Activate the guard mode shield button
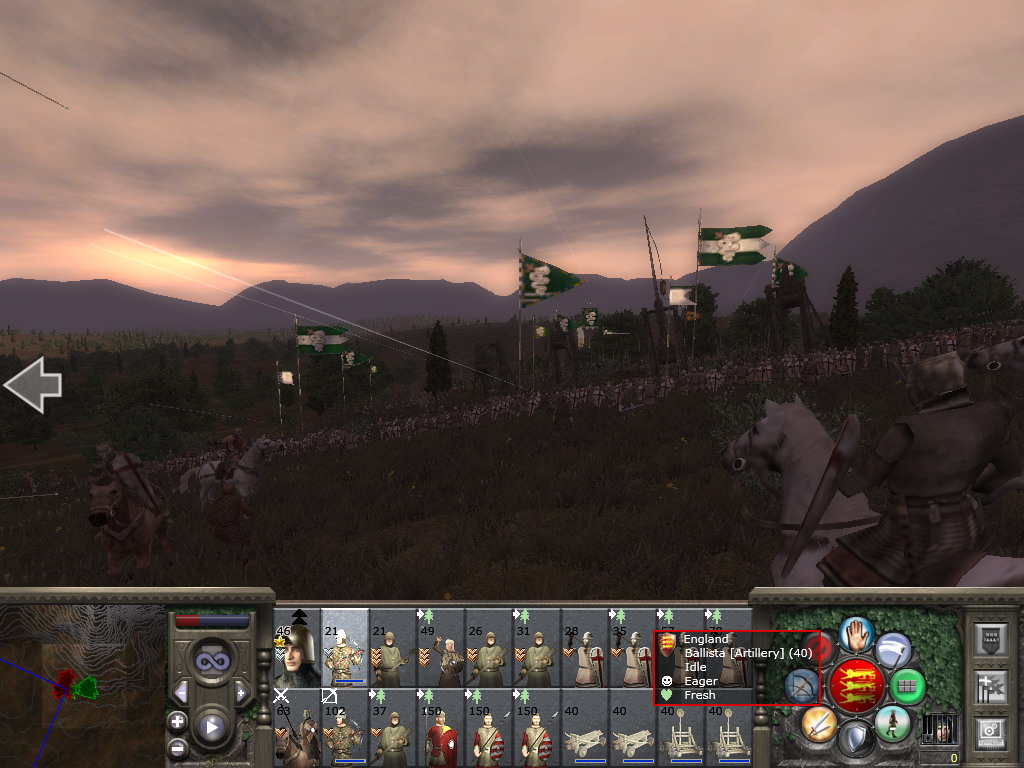Viewport: 1024px width, 768px height. (x=855, y=740)
